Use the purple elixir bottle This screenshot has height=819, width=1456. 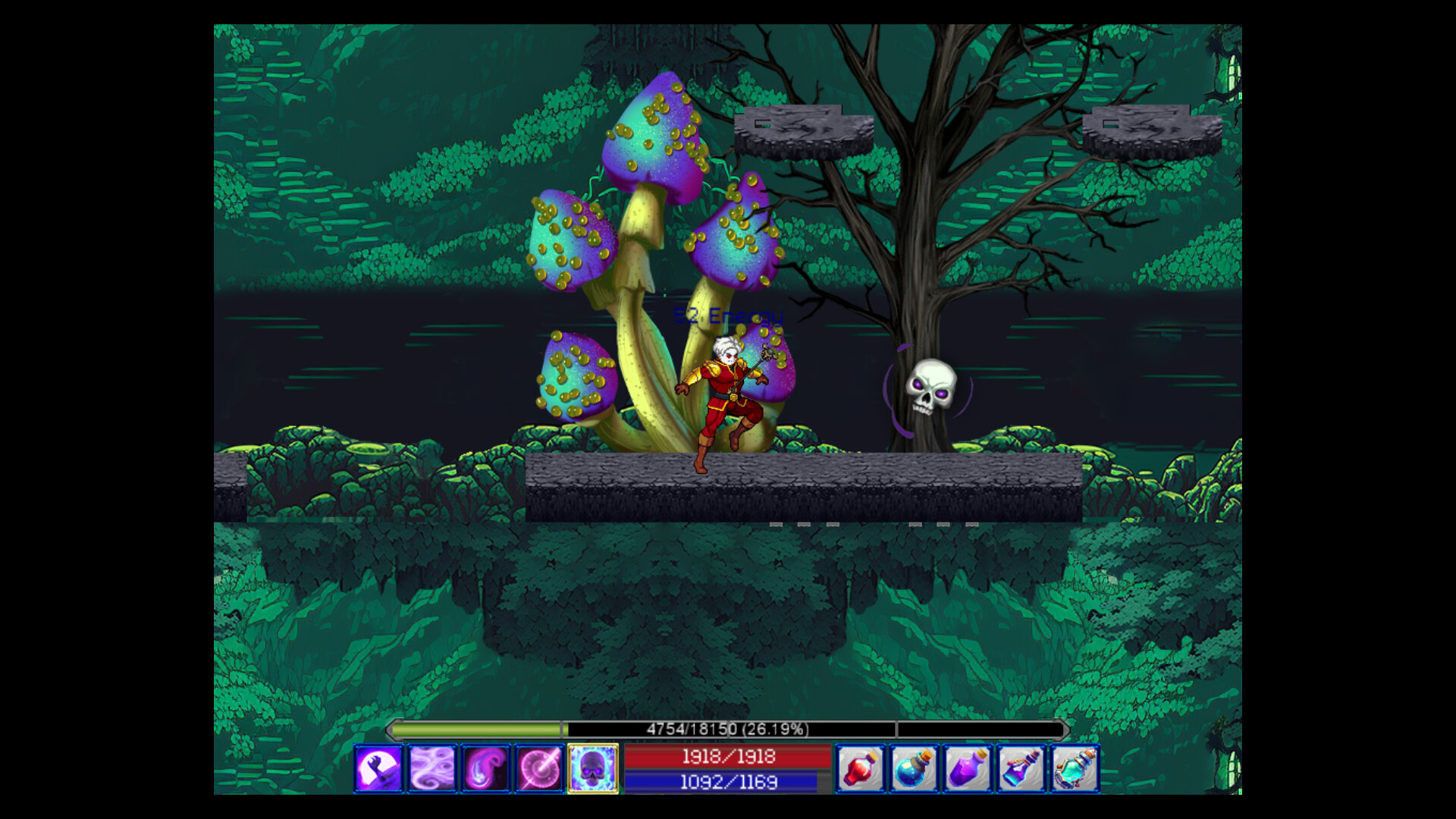click(x=968, y=768)
